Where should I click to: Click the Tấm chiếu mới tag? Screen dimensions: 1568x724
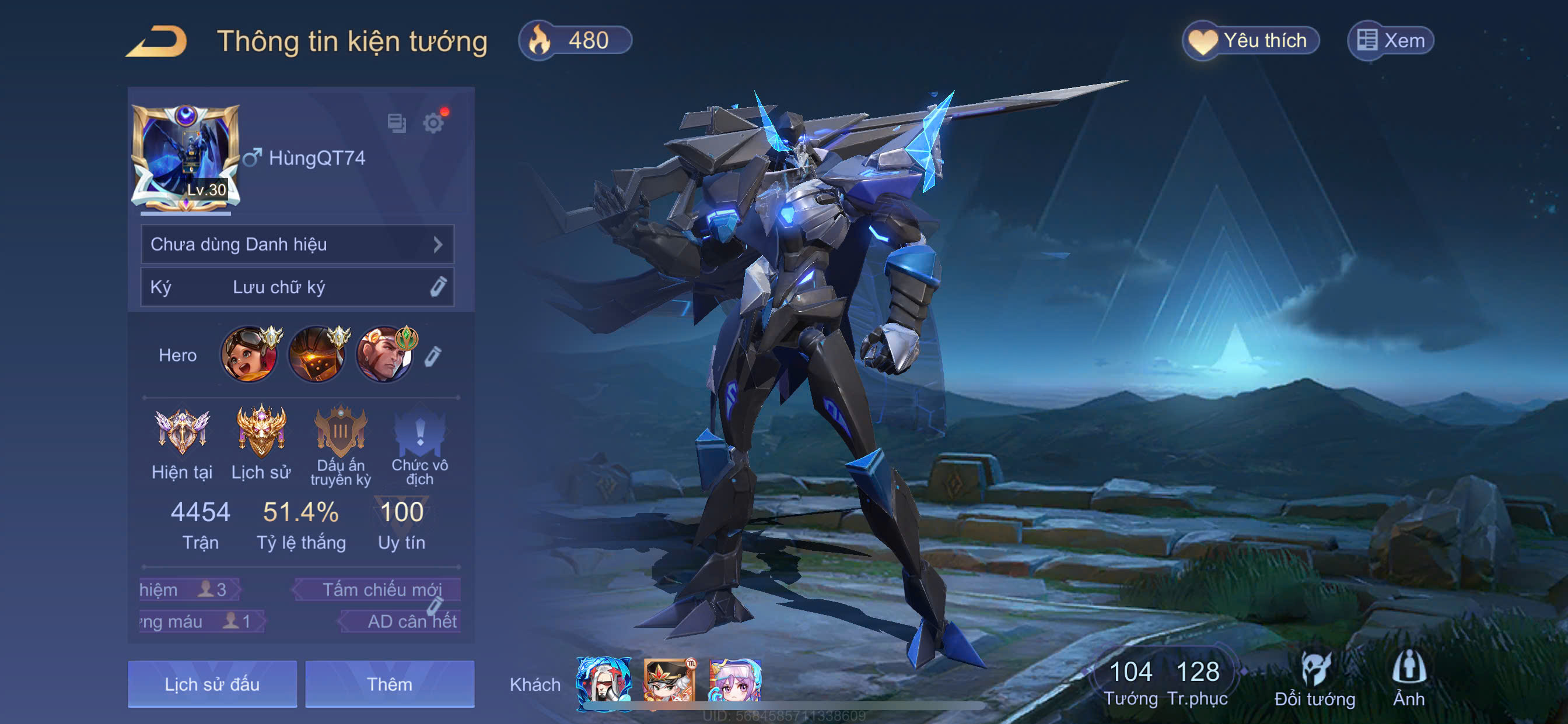380,589
